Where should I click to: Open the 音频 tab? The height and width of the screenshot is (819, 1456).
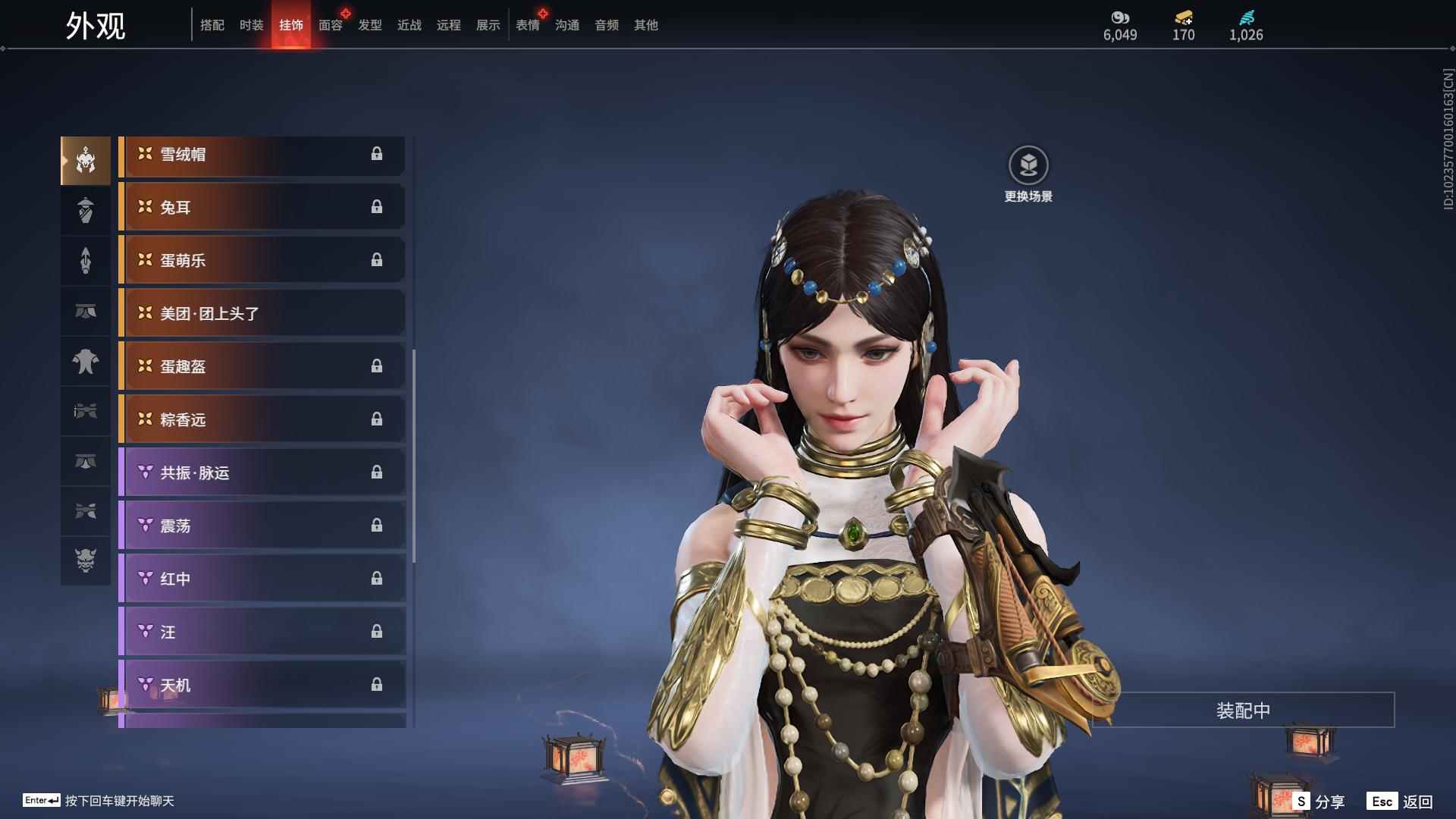[x=607, y=25]
